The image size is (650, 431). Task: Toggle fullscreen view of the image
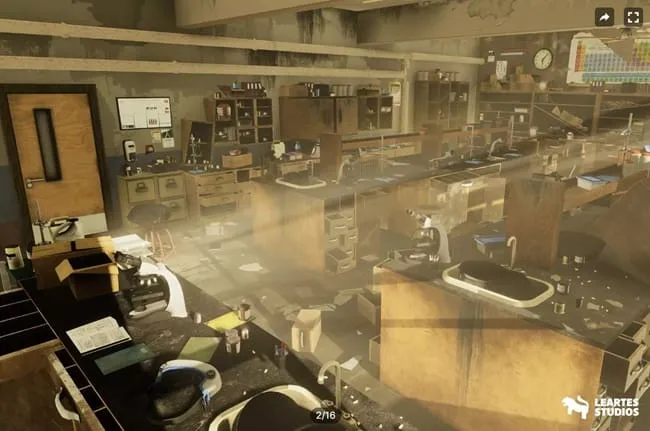click(x=632, y=17)
